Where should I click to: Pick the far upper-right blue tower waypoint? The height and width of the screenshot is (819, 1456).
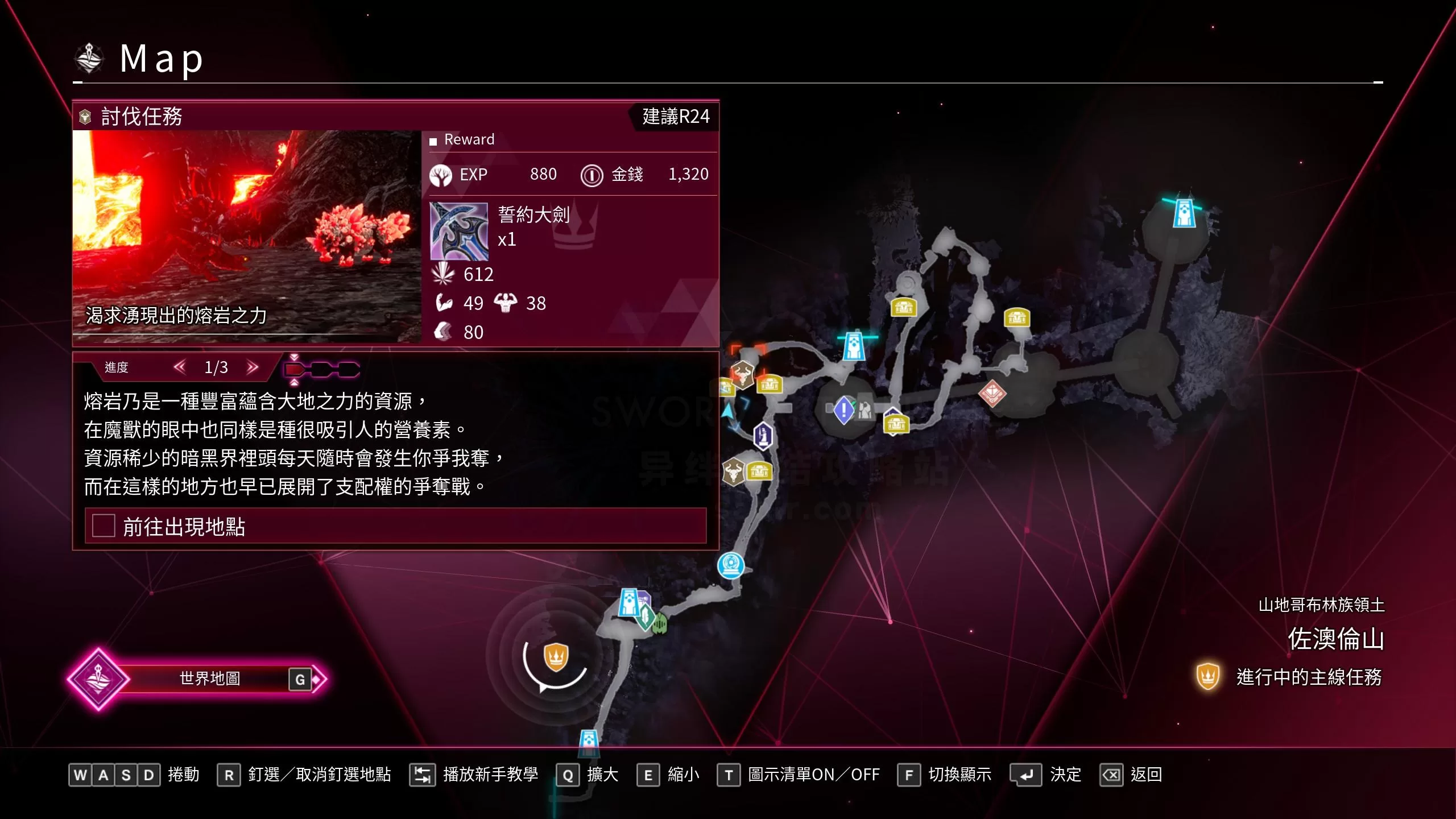click(x=1184, y=213)
